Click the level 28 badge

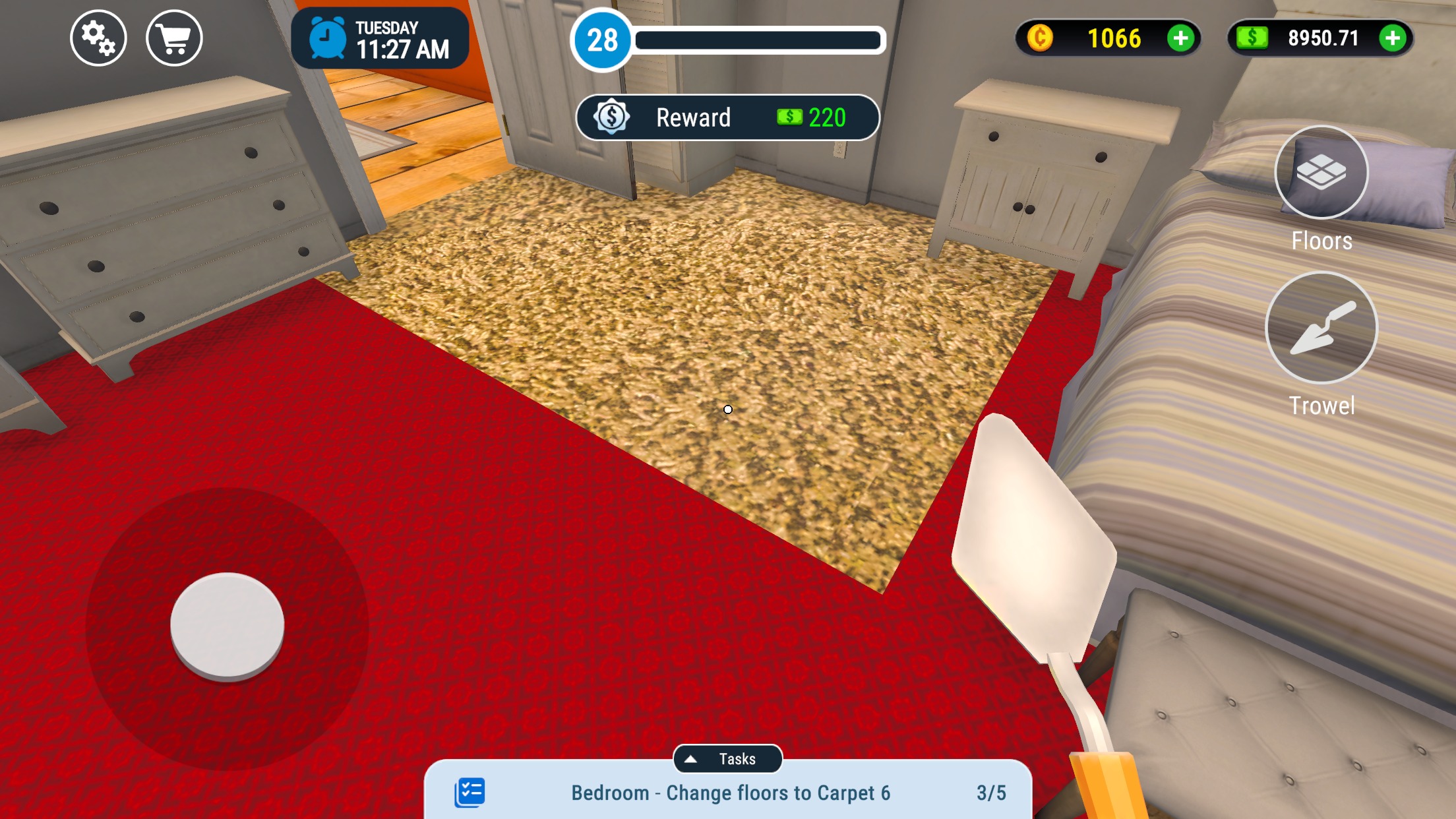pyautogui.click(x=602, y=41)
